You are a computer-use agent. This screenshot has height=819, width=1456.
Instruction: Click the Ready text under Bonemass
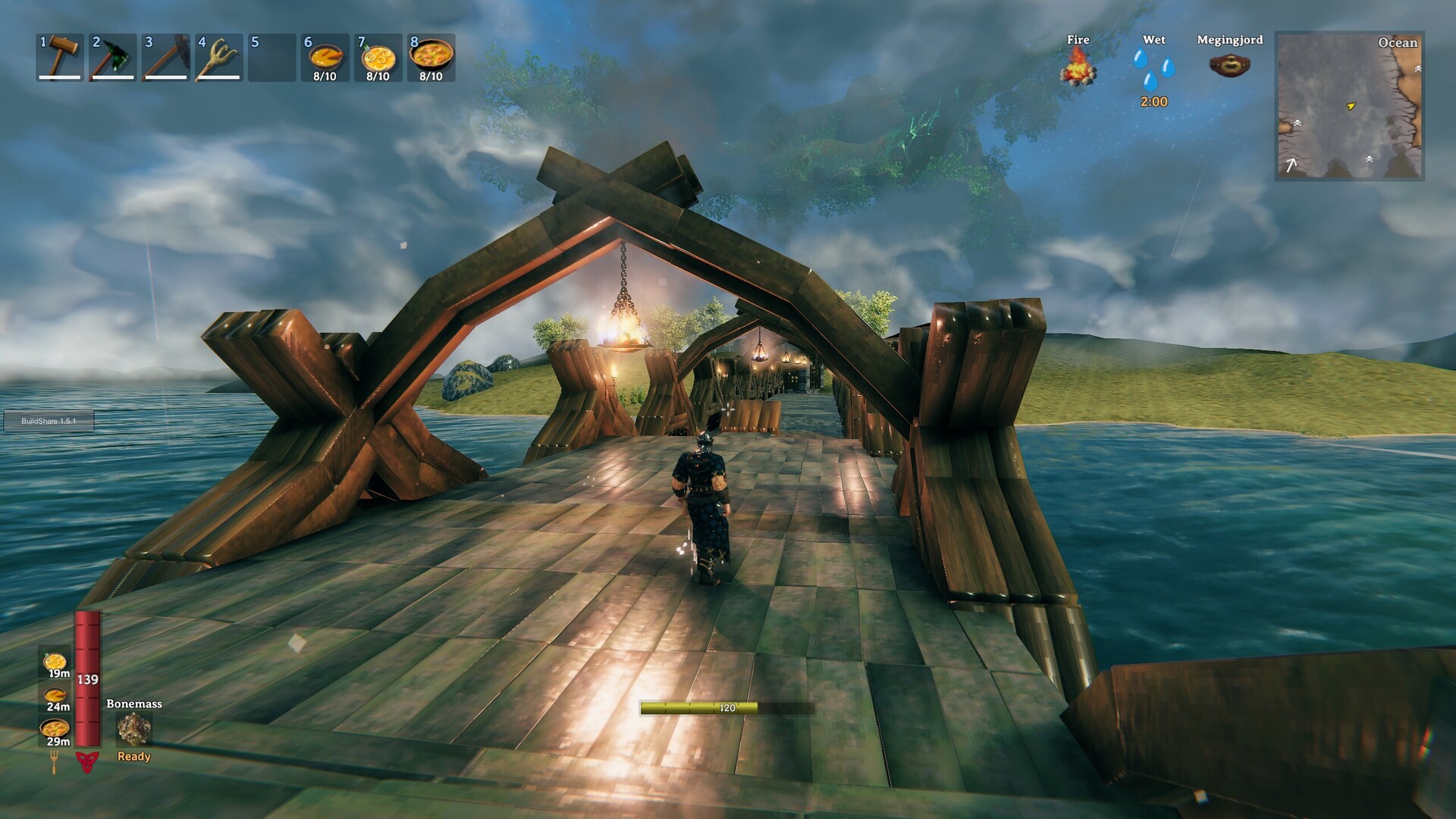point(133,756)
